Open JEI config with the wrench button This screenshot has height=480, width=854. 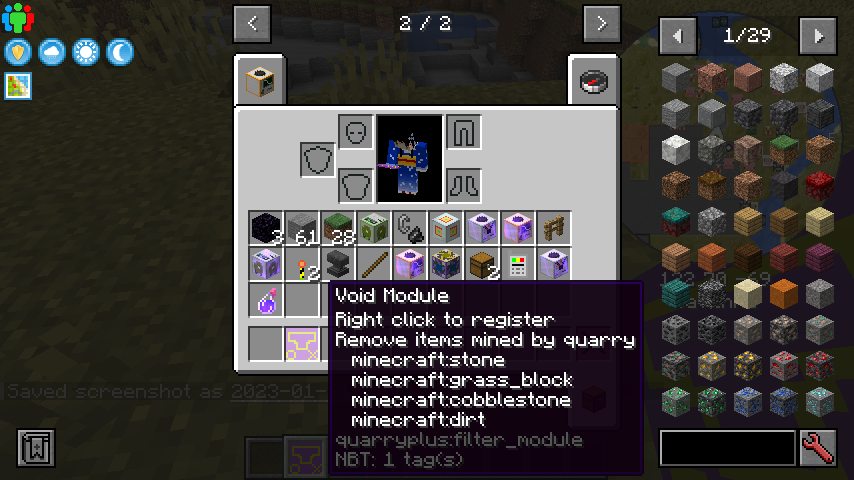tap(818, 446)
